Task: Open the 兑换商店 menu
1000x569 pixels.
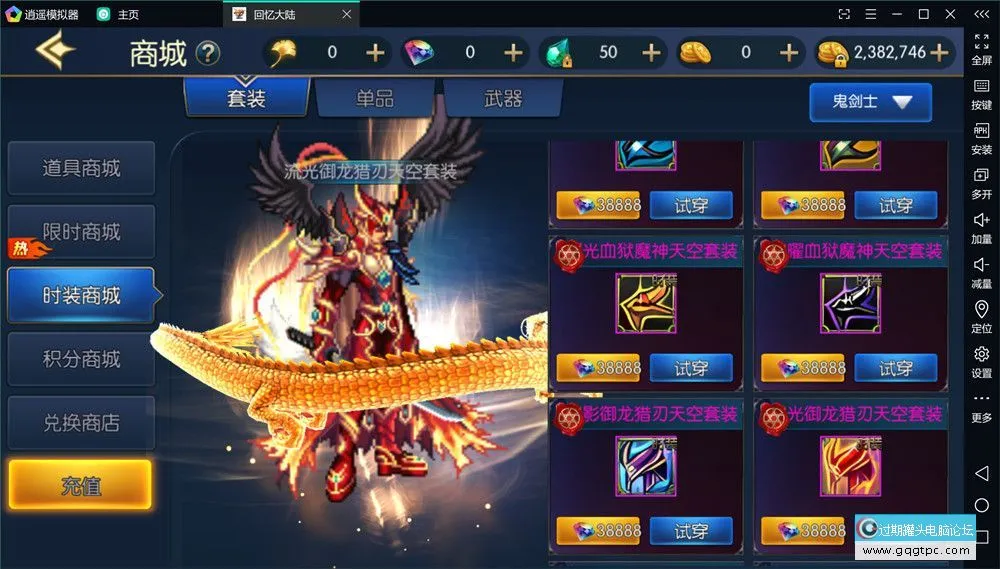Action: tap(81, 423)
